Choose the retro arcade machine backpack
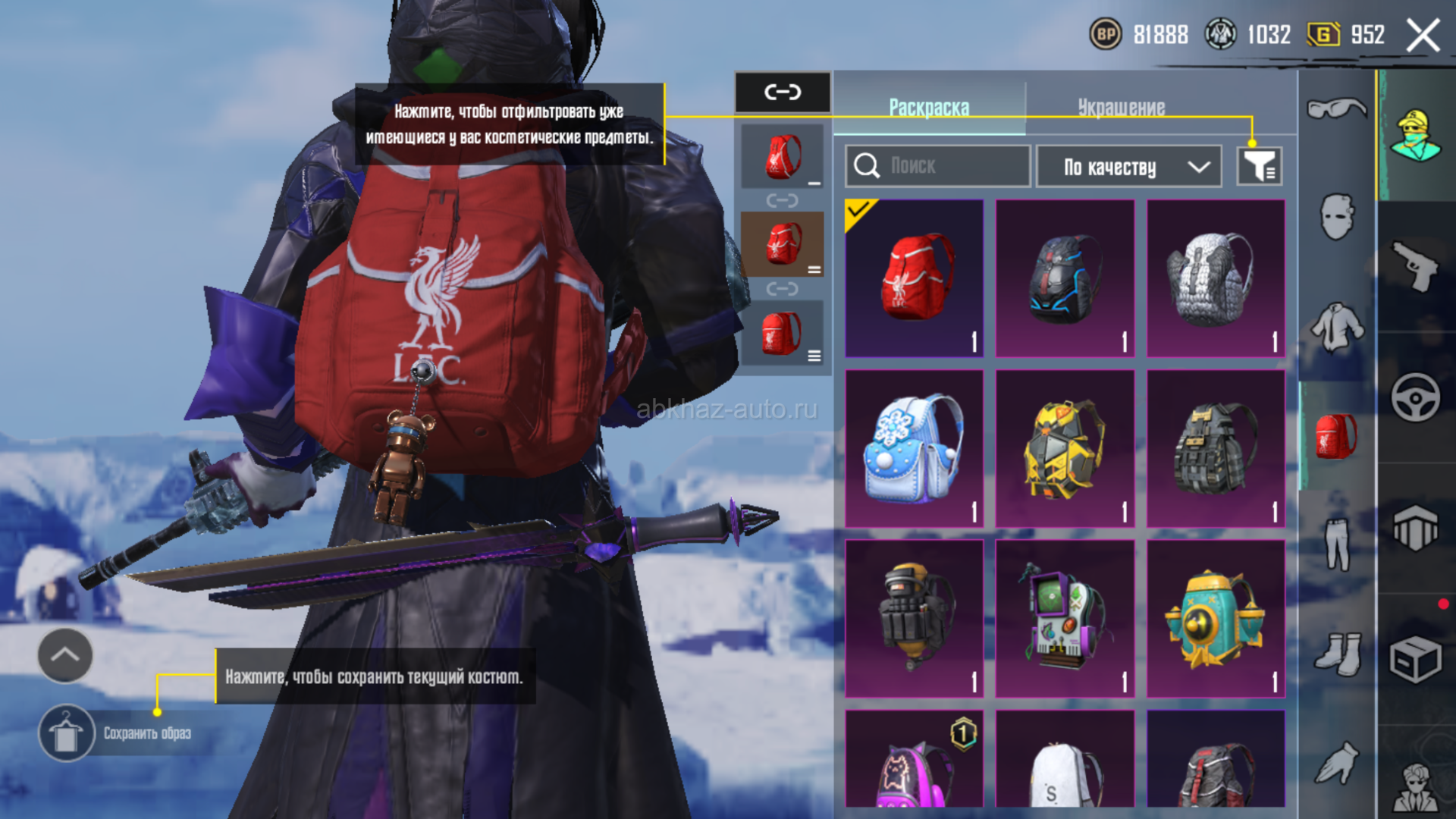Image resolution: width=1456 pixels, height=819 pixels. (1065, 618)
